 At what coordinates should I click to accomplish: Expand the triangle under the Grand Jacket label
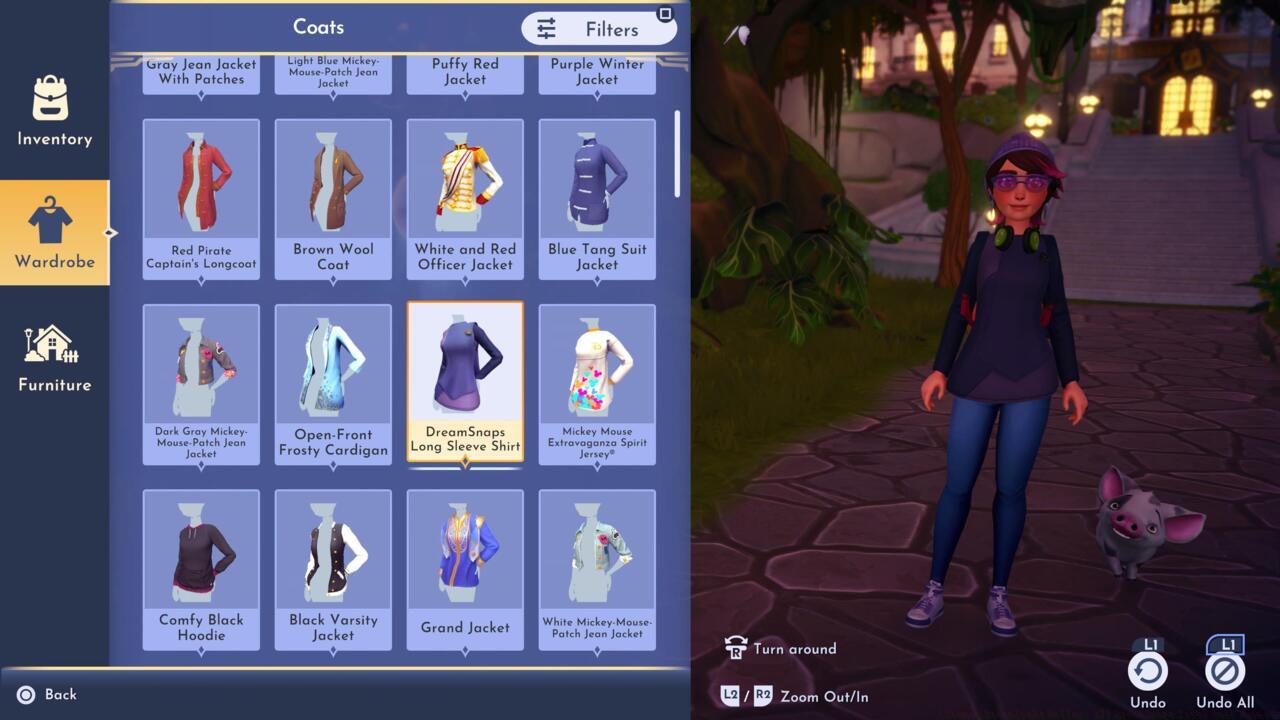[x=464, y=650]
